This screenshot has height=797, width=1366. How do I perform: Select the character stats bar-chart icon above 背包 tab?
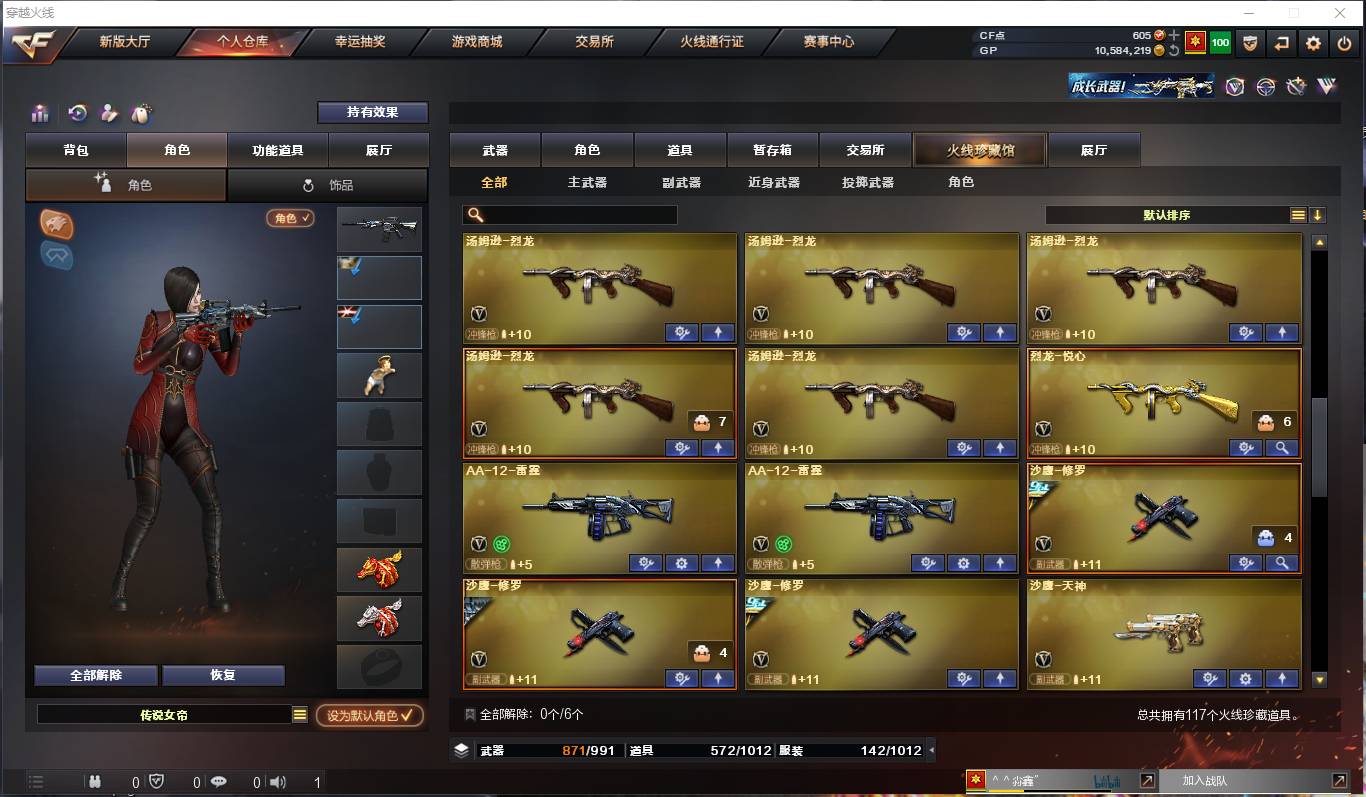click(39, 113)
